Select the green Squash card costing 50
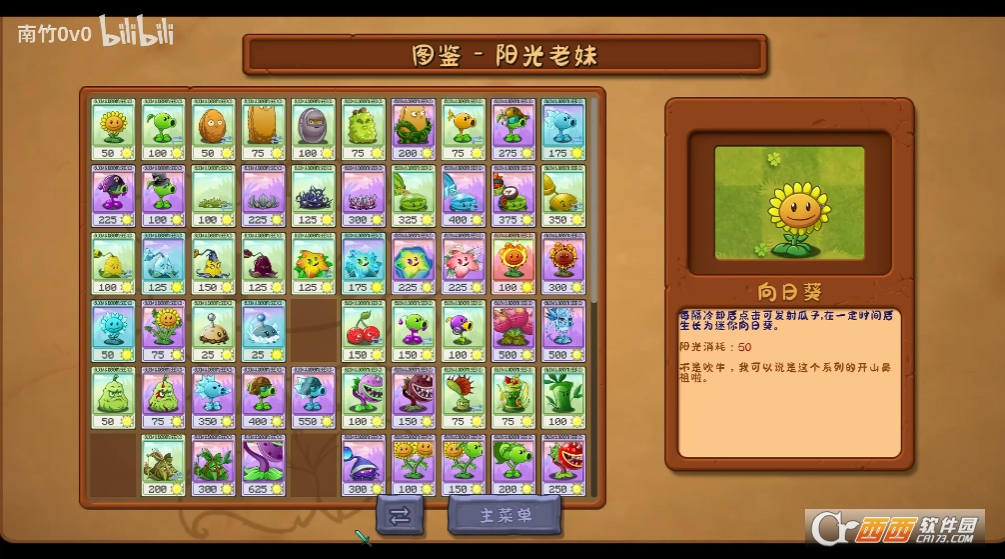The width and height of the screenshot is (1005, 559). click(x=114, y=399)
